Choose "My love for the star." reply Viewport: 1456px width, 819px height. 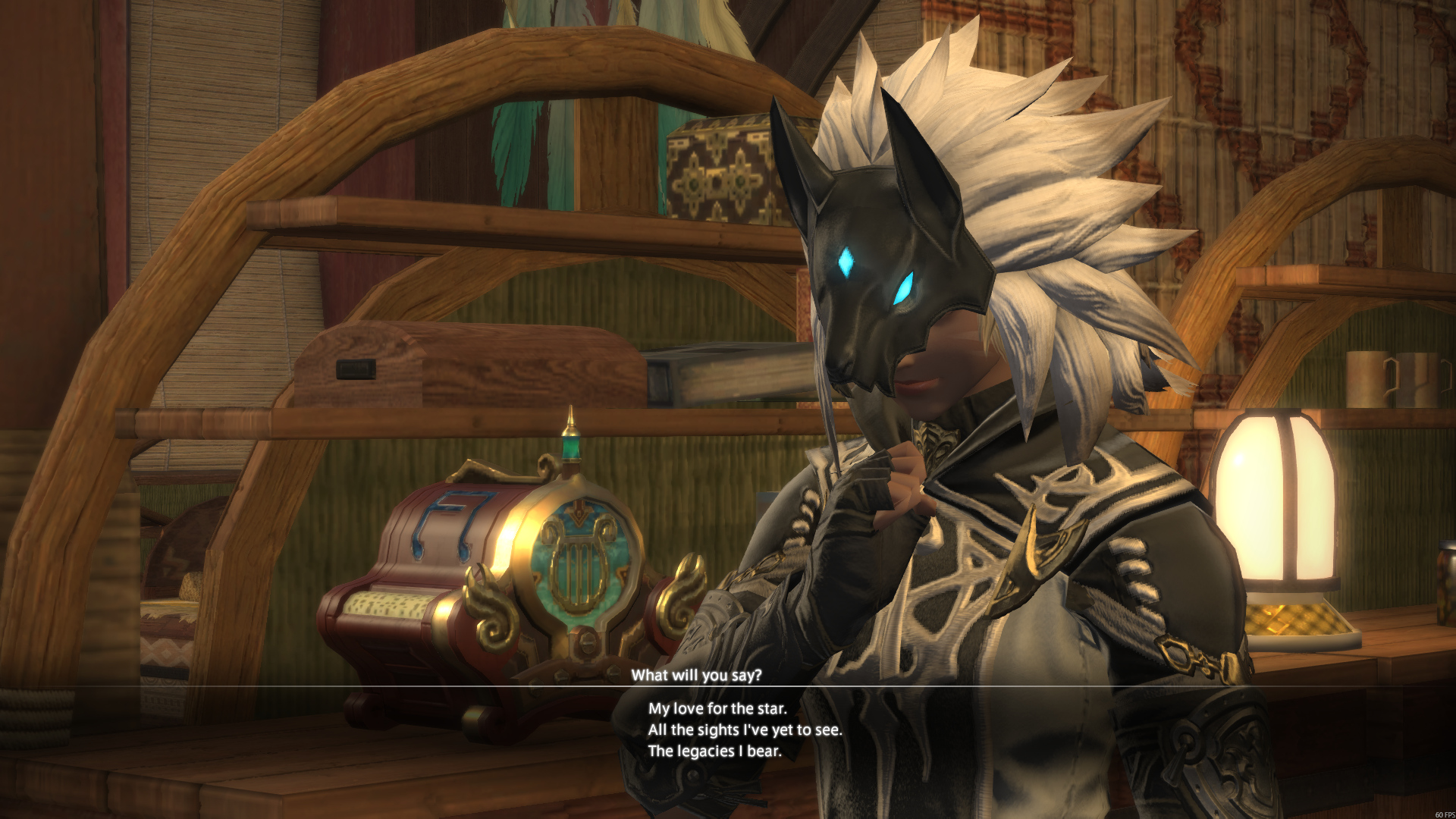click(717, 708)
